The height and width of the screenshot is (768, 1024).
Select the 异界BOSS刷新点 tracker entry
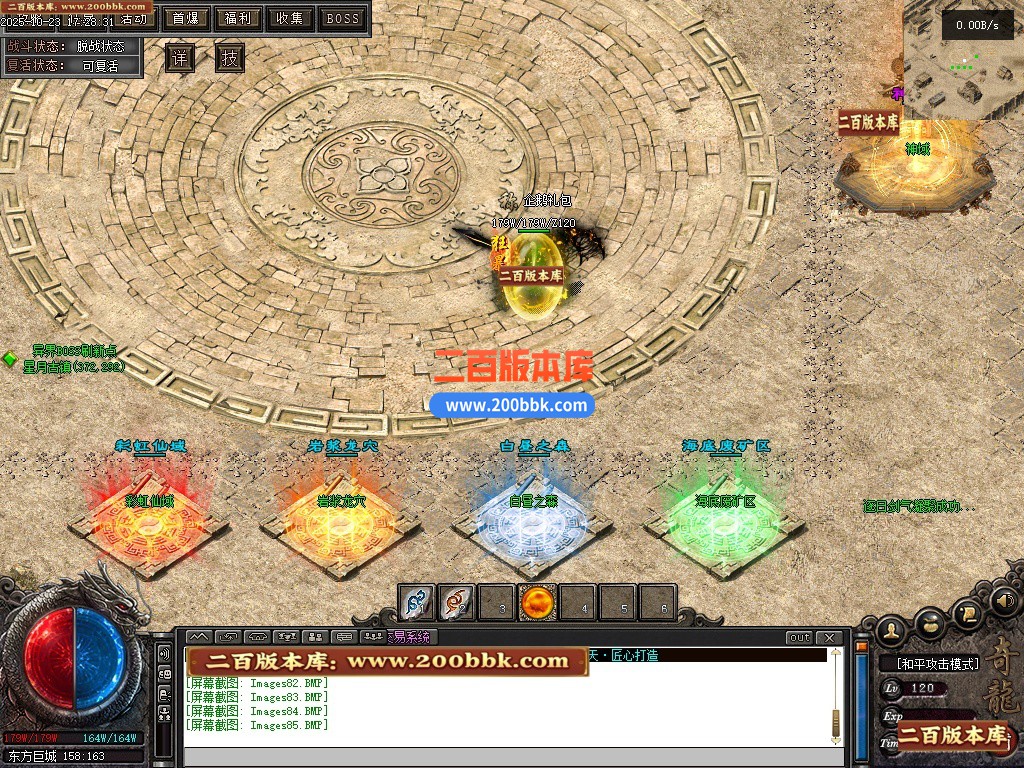74,351
